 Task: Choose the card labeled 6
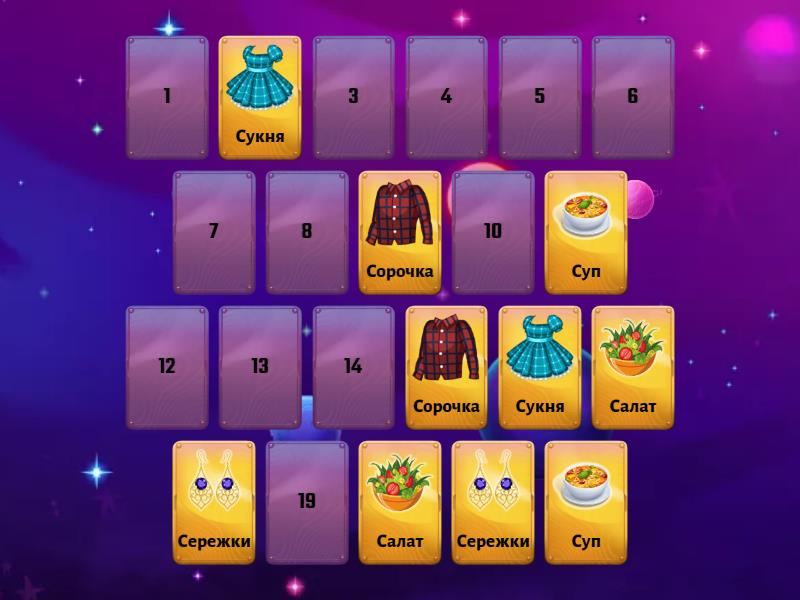[x=632, y=97]
